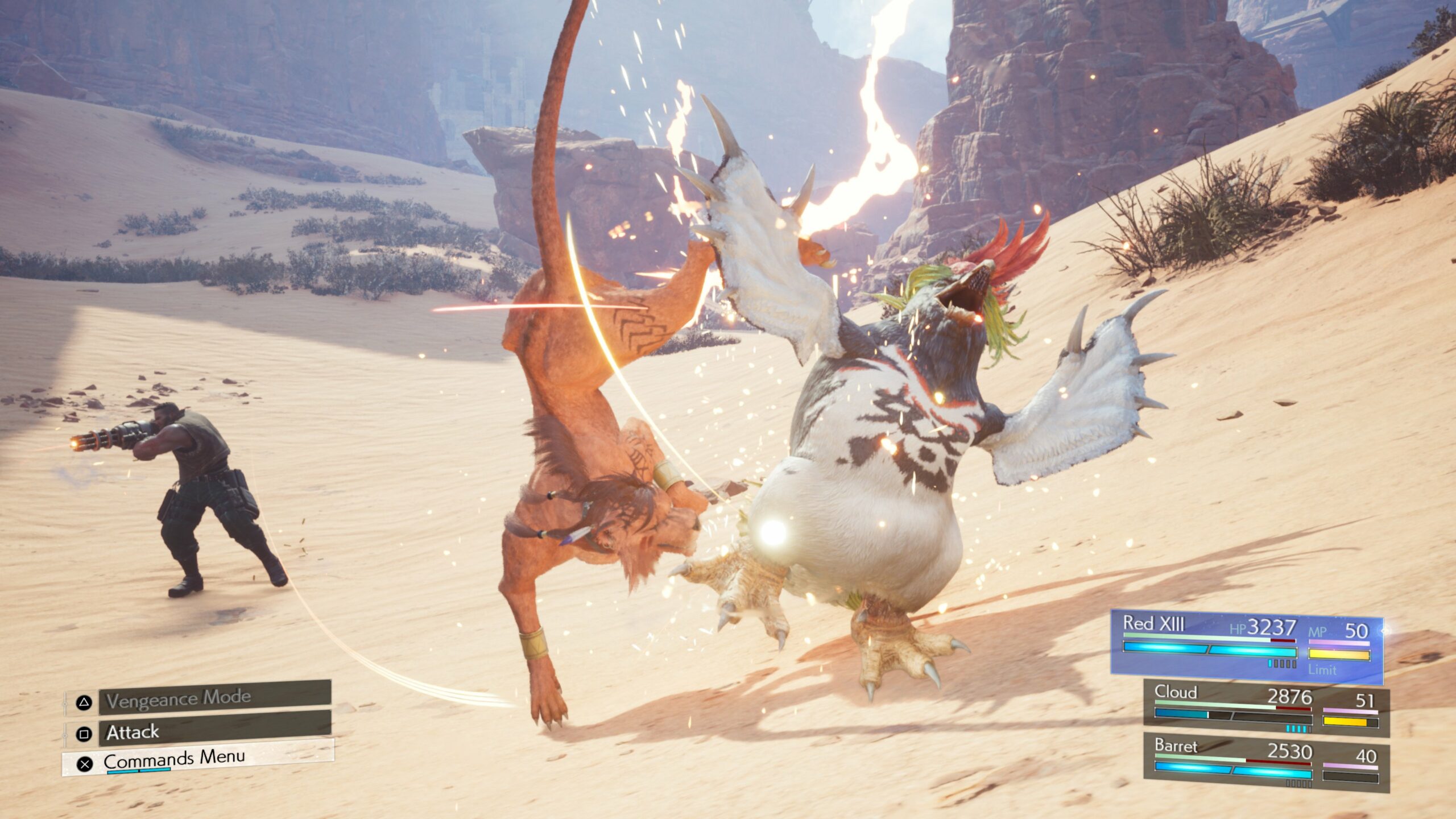Select the Vengeance Mode command
Screen dimensions: 1456x819
pyautogui.click(x=214, y=698)
